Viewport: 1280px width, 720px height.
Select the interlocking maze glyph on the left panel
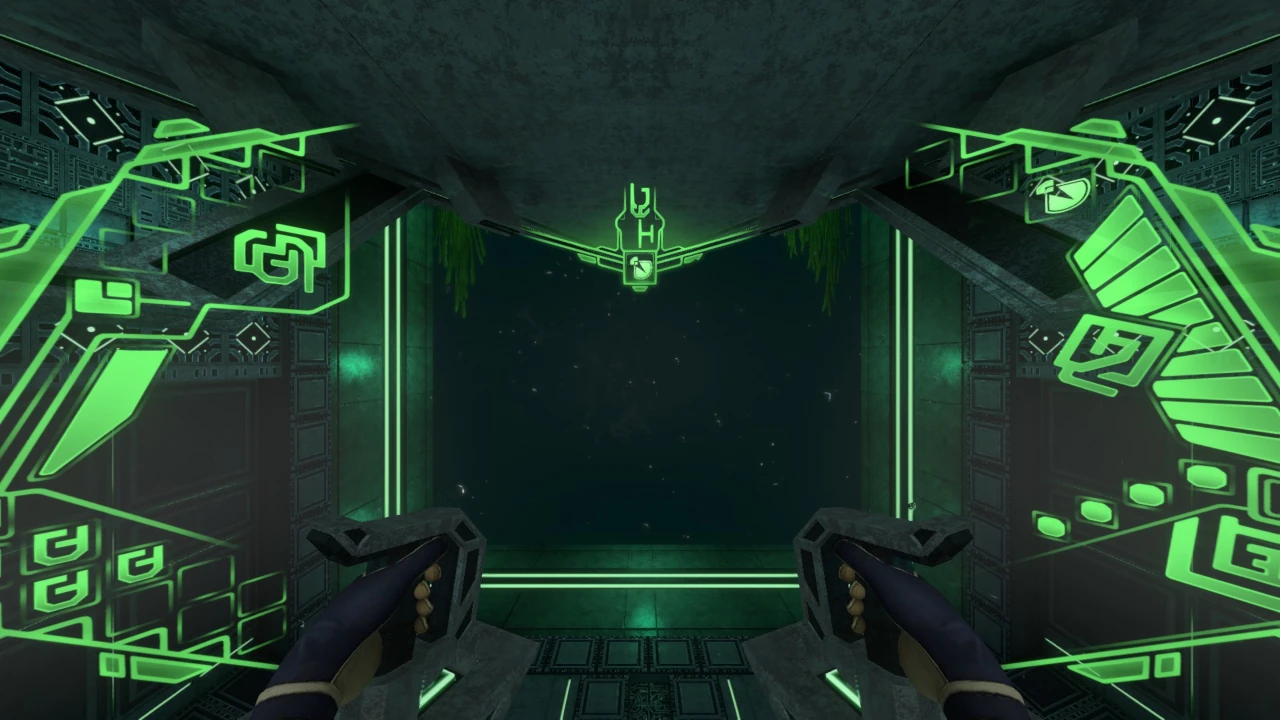[280, 258]
